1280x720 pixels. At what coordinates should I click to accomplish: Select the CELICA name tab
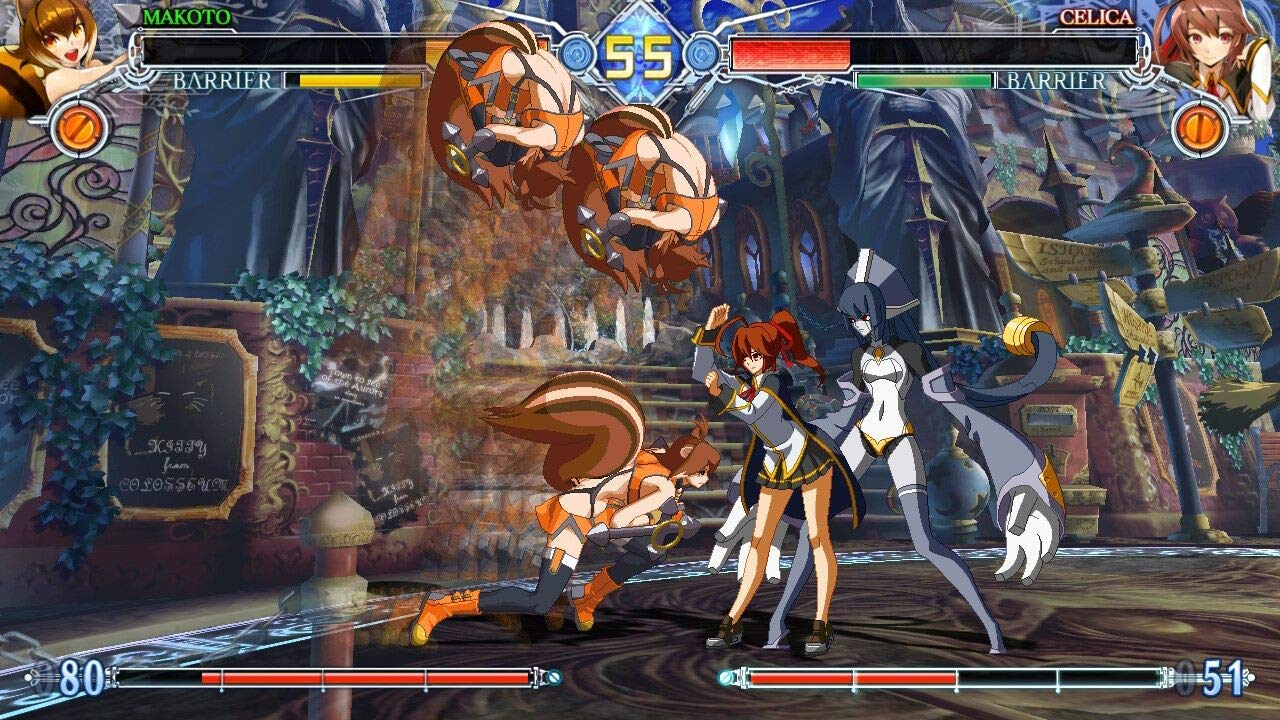click(x=1096, y=16)
